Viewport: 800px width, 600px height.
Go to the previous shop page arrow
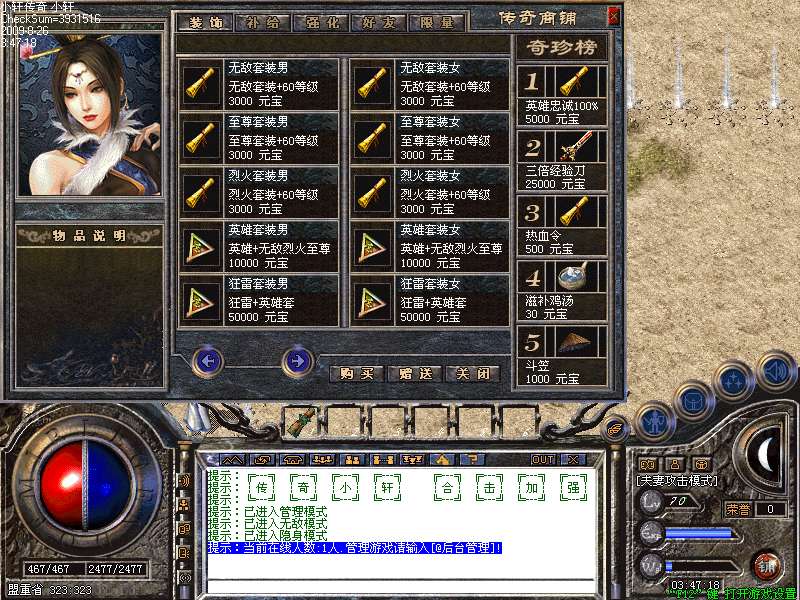(x=207, y=359)
